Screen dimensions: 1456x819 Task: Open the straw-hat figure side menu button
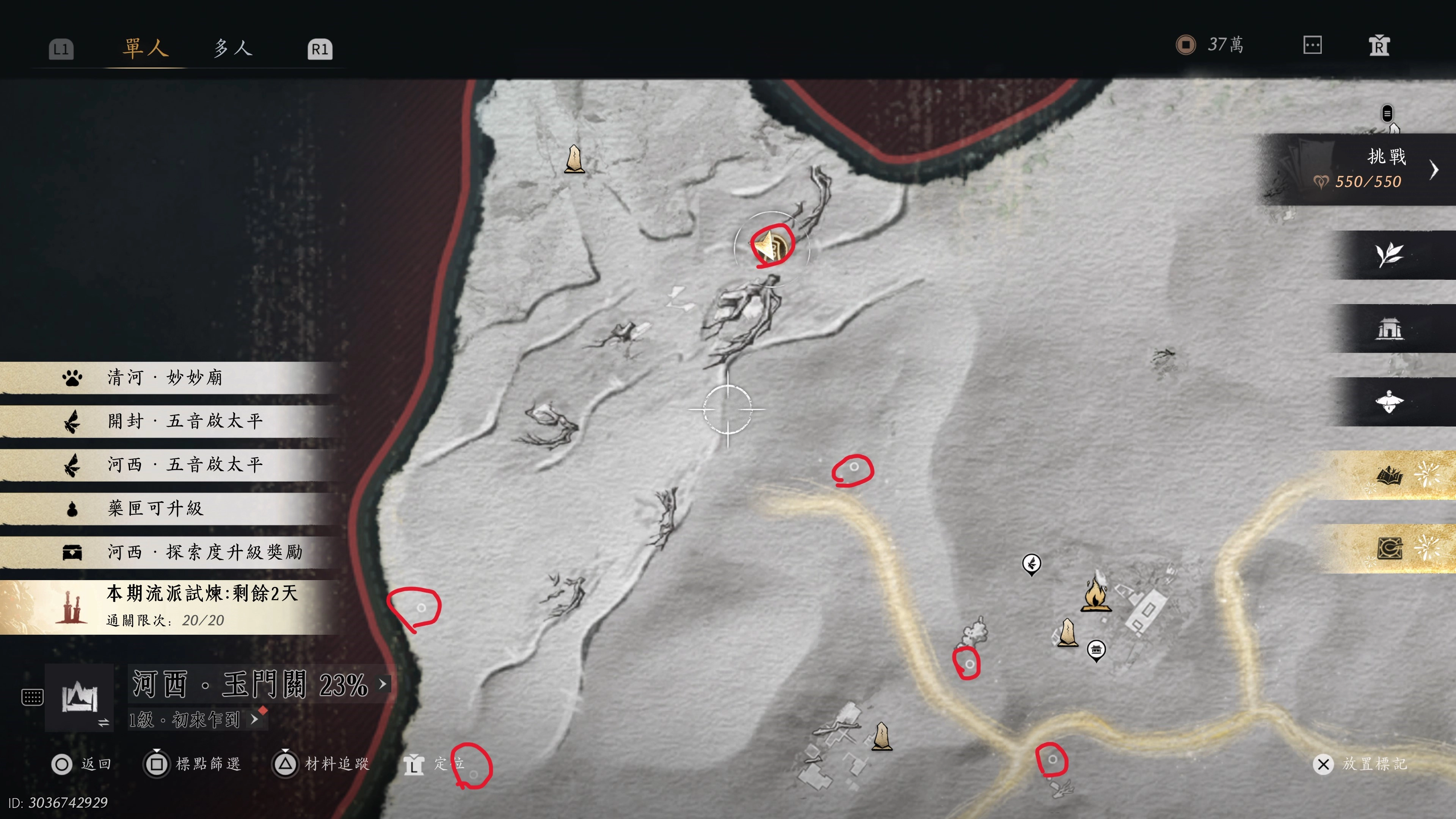pos(1389,402)
